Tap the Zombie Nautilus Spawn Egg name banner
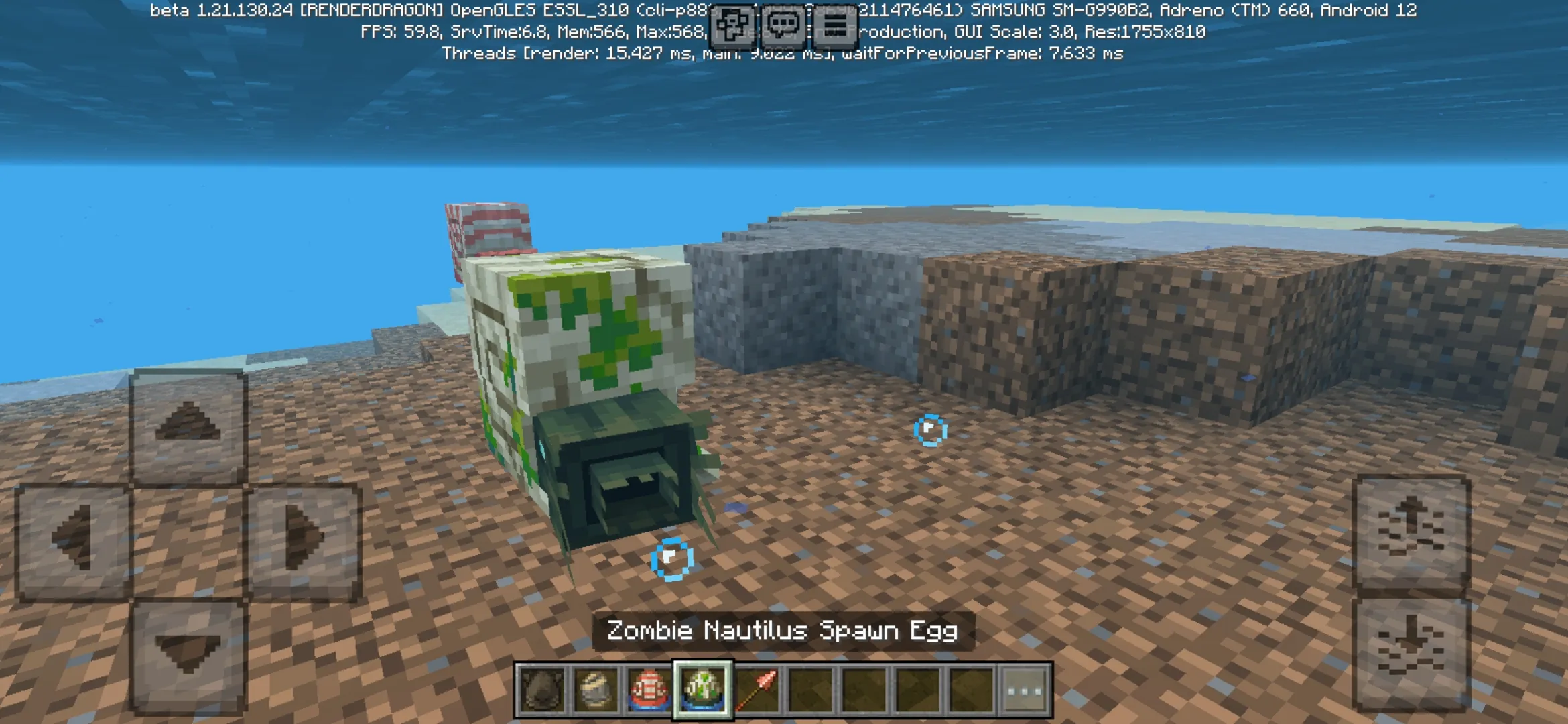Viewport: 1568px width, 724px height. click(x=784, y=629)
